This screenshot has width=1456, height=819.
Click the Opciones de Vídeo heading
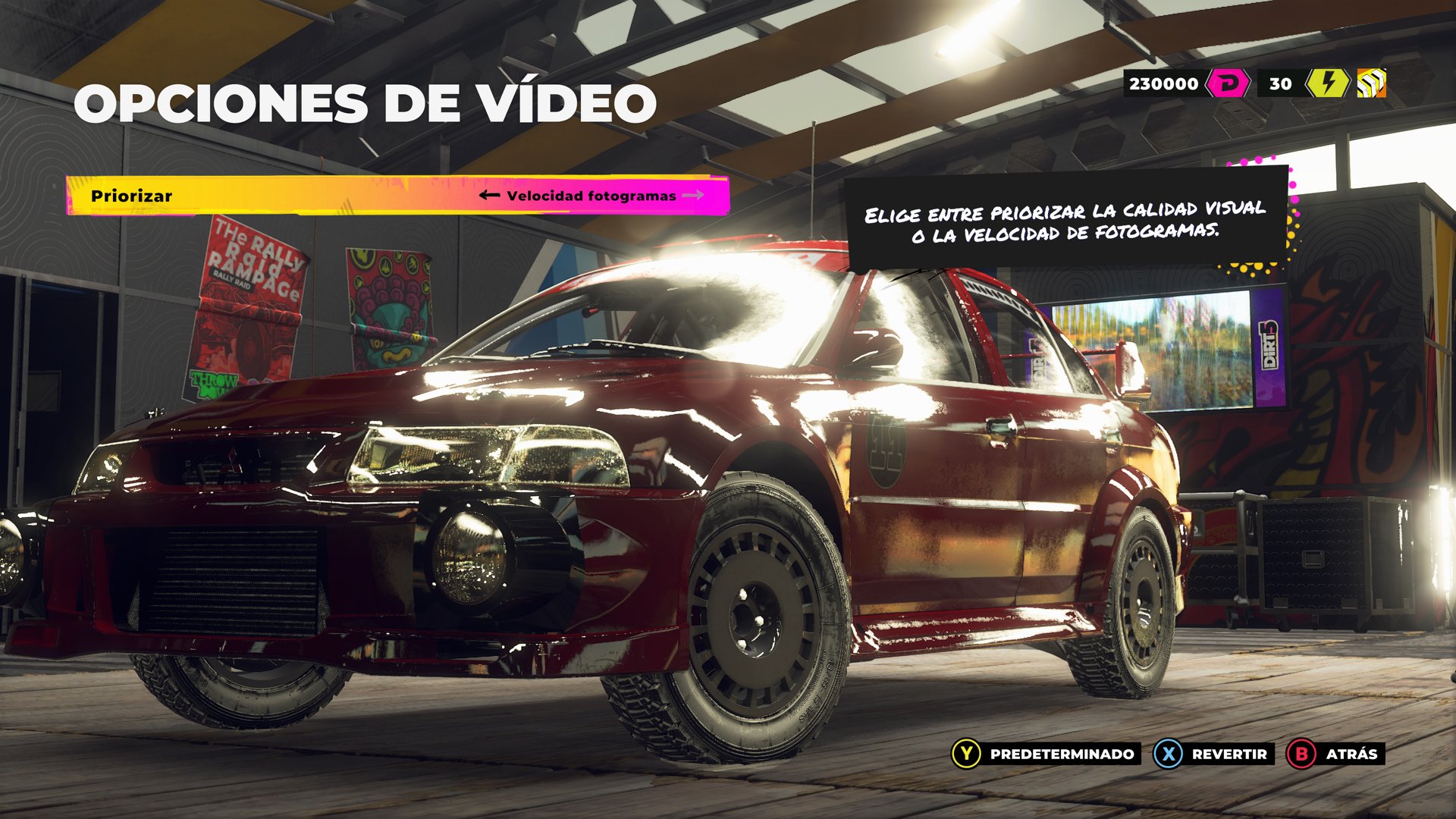point(368,102)
